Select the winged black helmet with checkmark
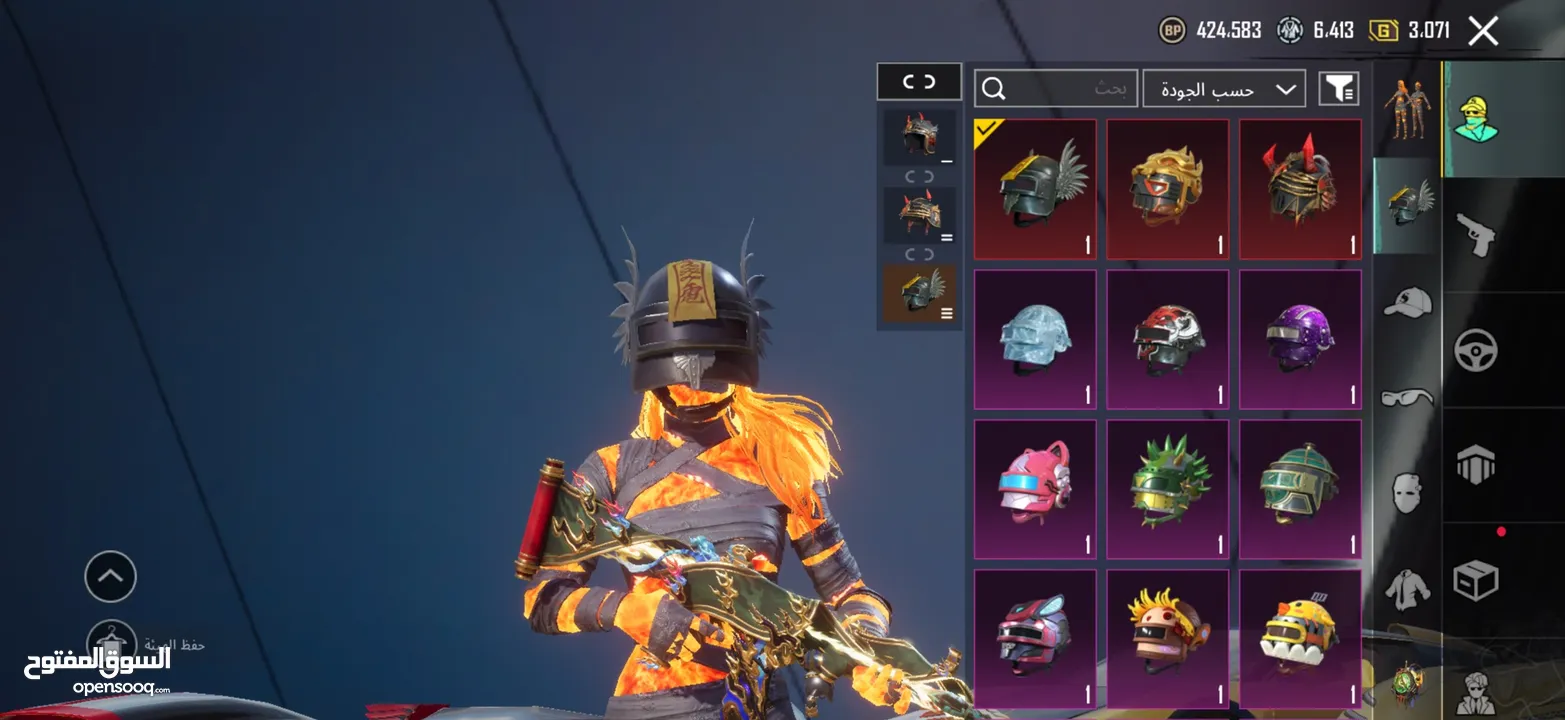Screen dimensions: 1565x720 coord(1035,190)
